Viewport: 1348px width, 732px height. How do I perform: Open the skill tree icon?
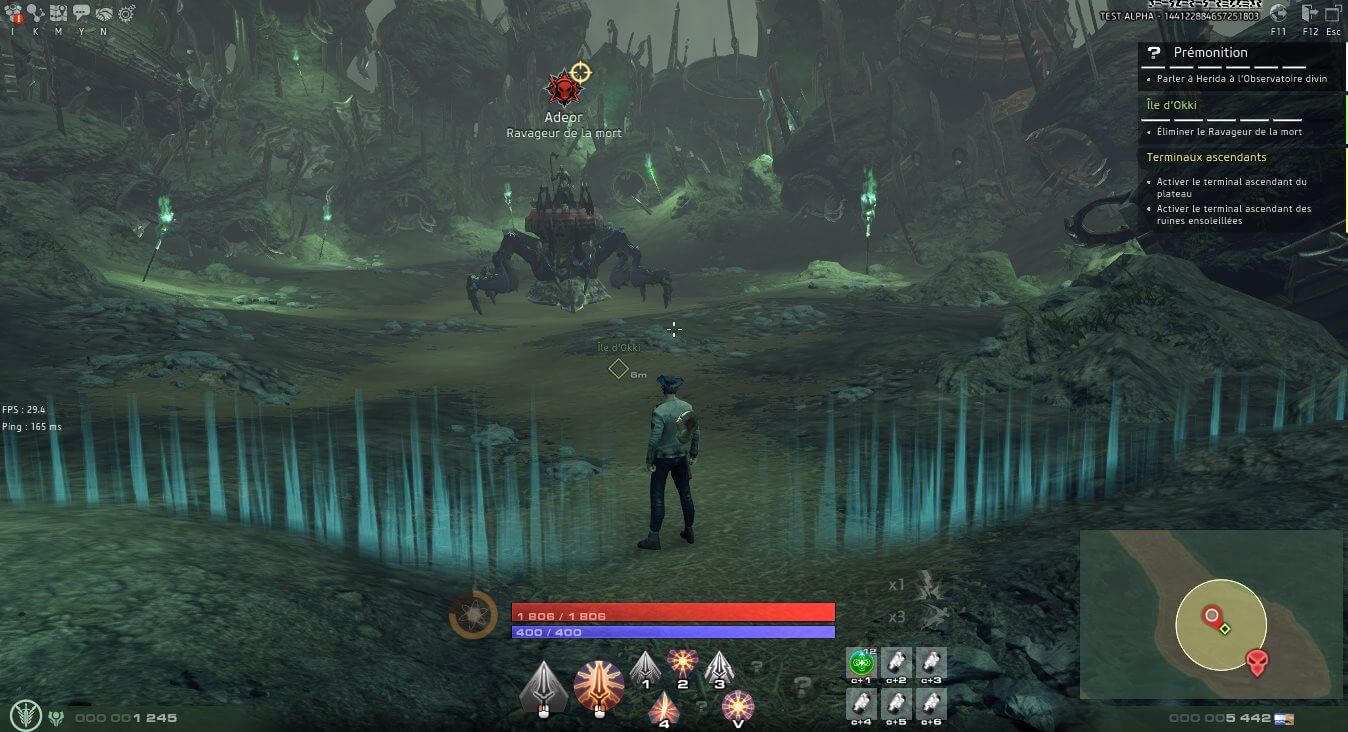[37, 13]
